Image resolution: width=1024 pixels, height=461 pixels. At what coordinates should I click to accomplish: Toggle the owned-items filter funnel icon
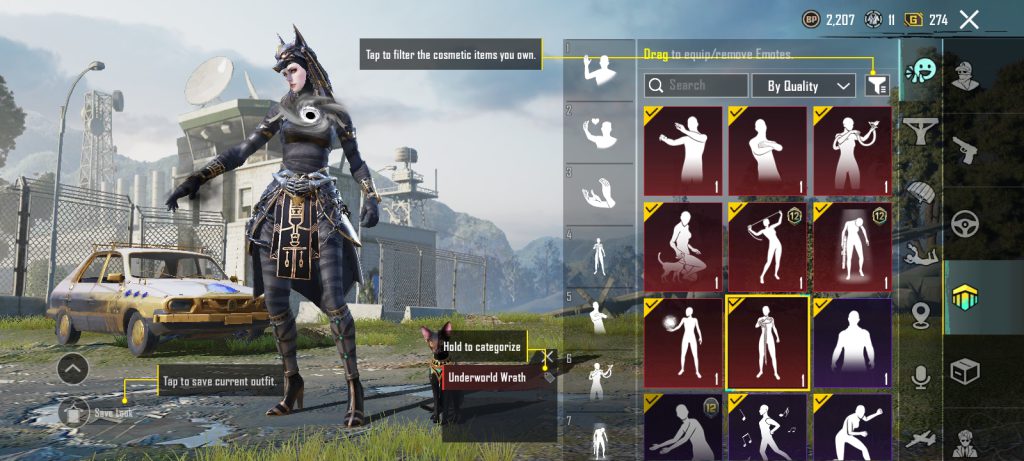coord(878,86)
